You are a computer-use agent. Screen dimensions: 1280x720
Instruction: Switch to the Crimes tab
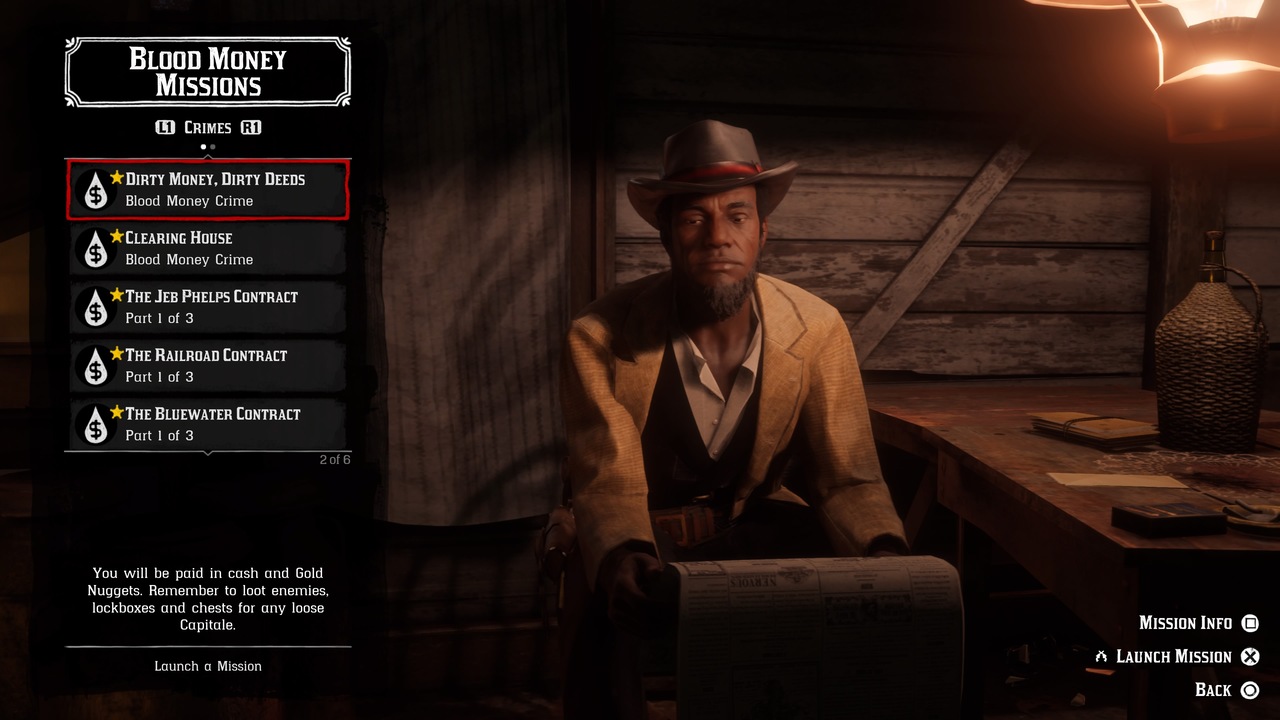click(208, 127)
